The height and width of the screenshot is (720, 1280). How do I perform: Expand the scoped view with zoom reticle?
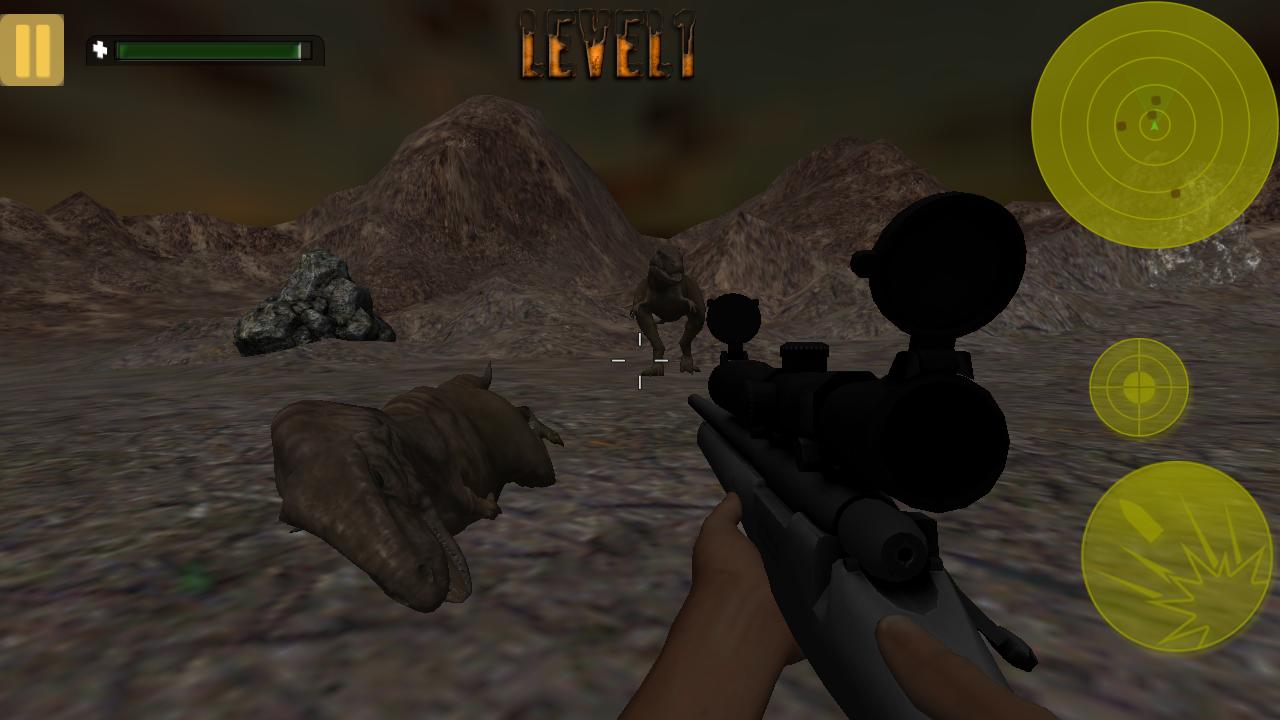pos(1138,388)
